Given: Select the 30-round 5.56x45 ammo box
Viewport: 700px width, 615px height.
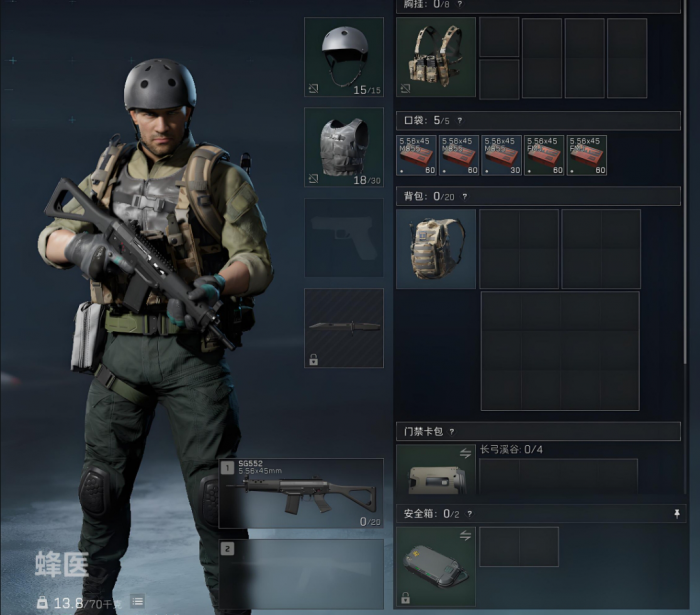Looking at the screenshot, I should (502, 155).
